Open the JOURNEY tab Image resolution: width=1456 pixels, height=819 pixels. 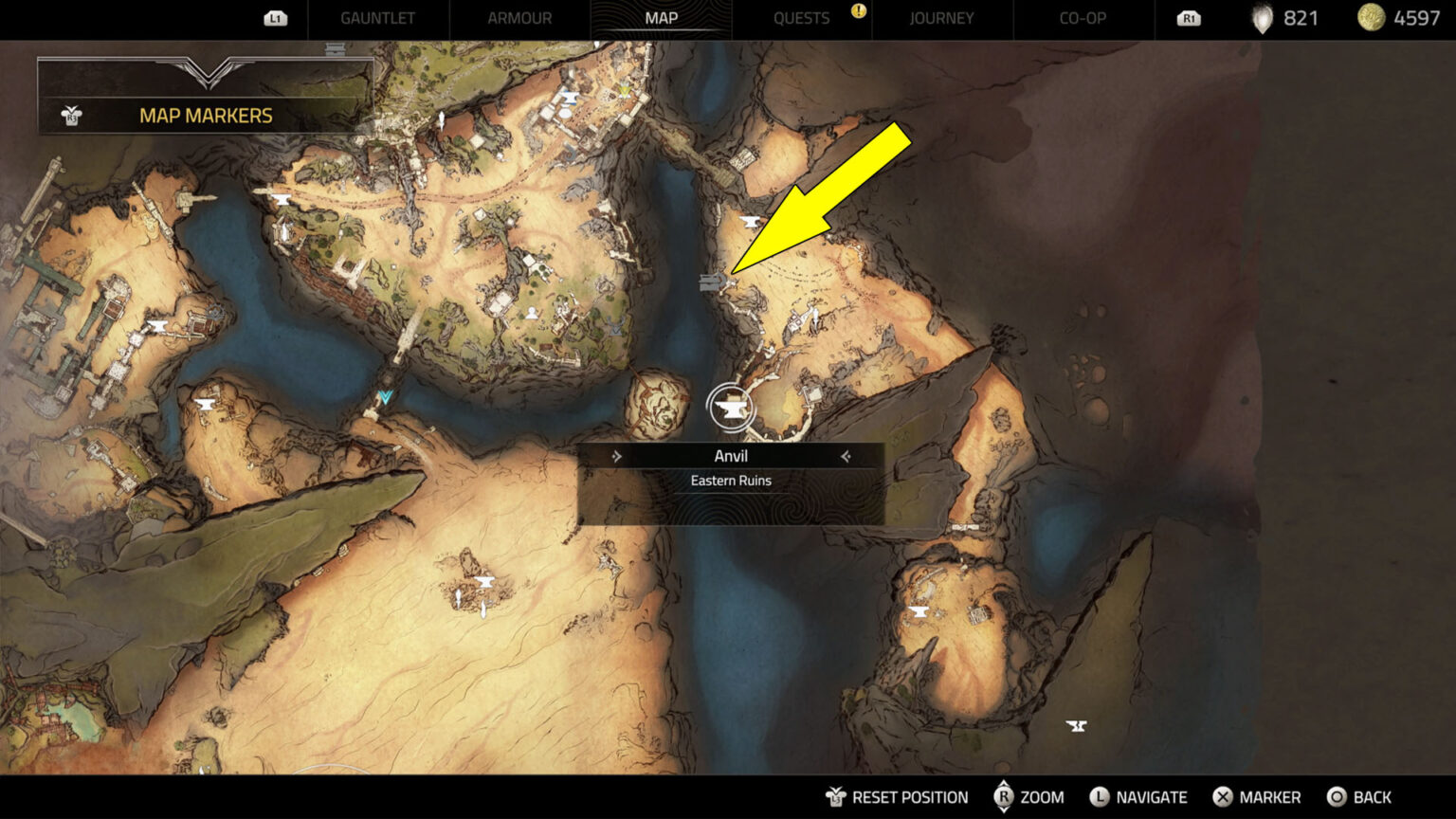pos(942,18)
